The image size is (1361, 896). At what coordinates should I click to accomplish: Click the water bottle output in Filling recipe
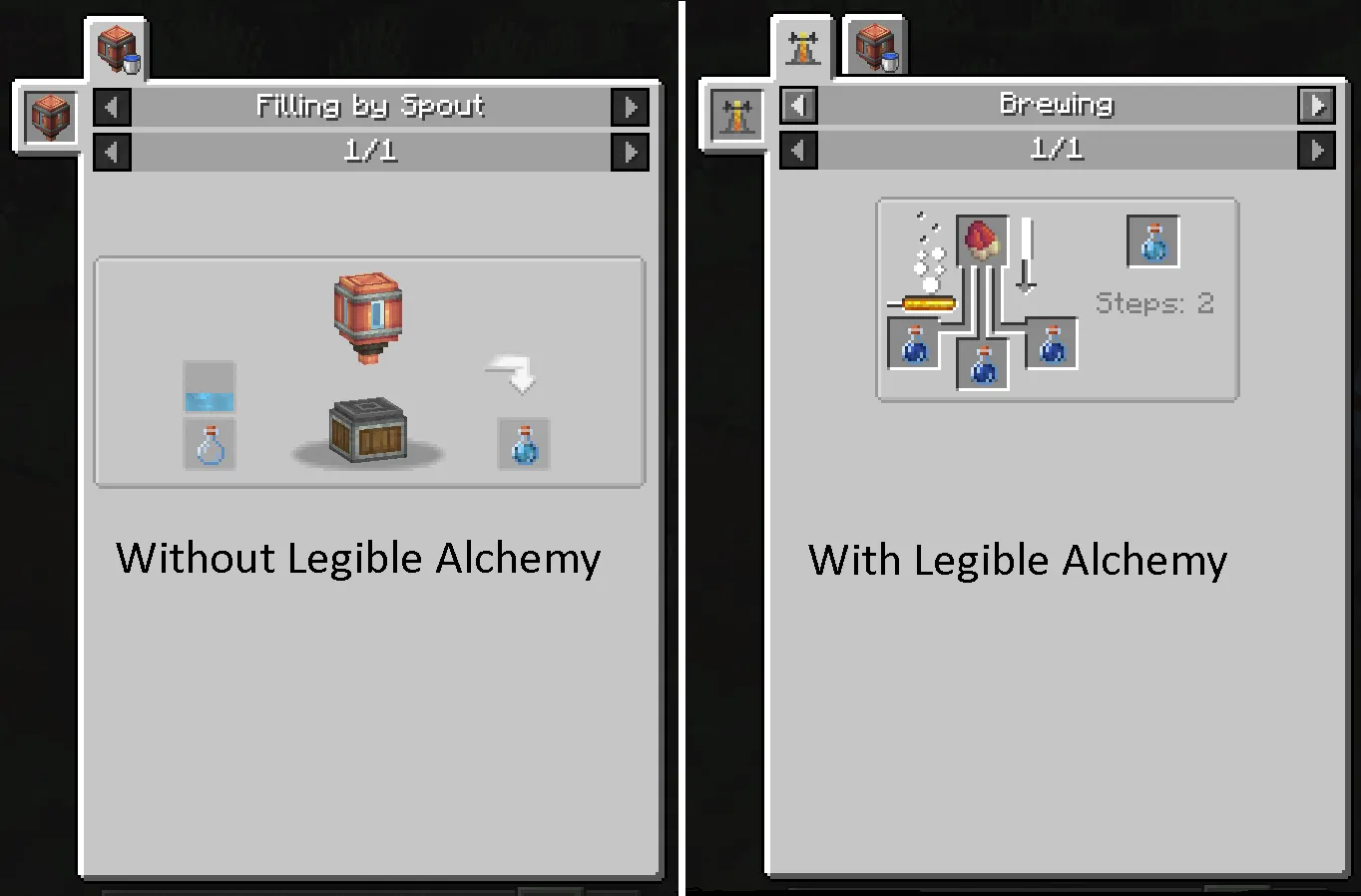pos(523,444)
